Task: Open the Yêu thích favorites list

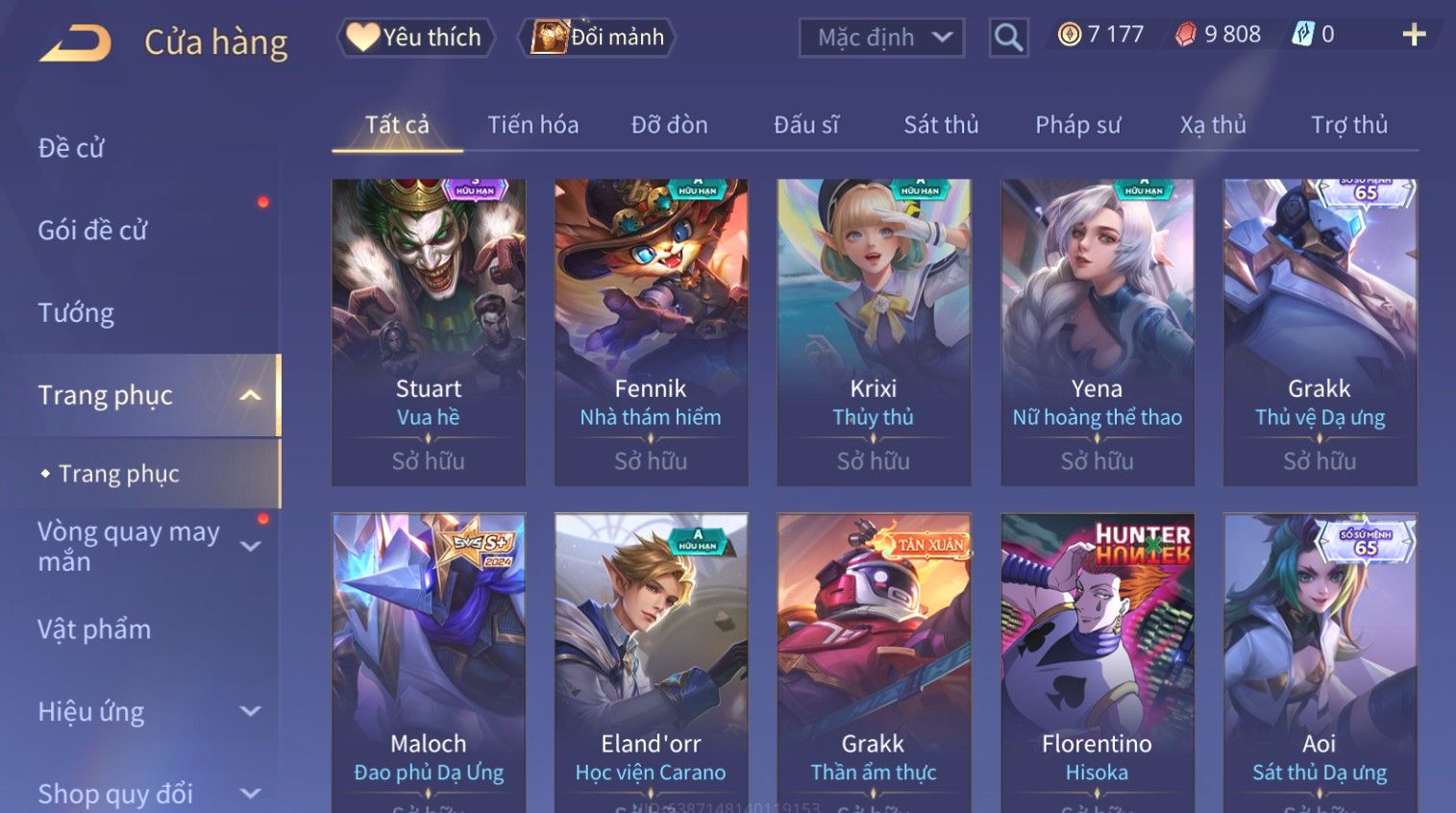Action: pyautogui.click(x=415, y=37)
